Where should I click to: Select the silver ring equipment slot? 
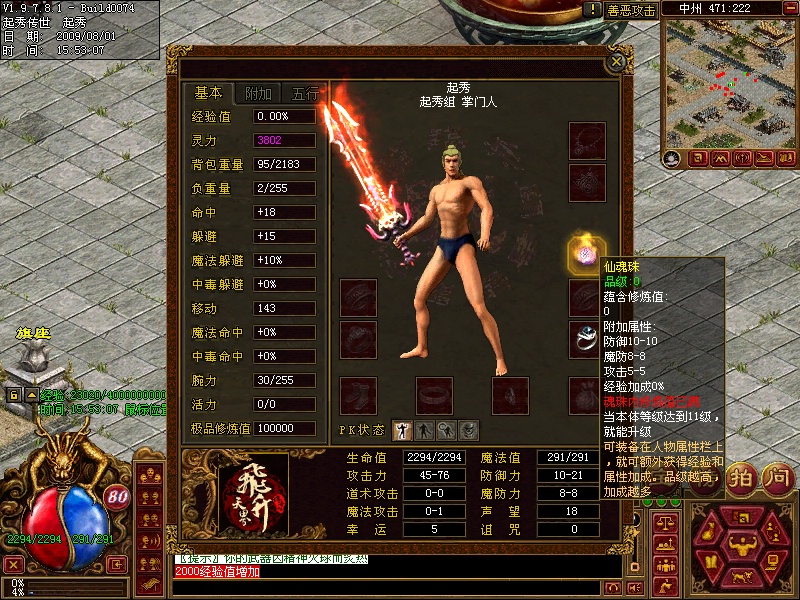pos(584,339)
